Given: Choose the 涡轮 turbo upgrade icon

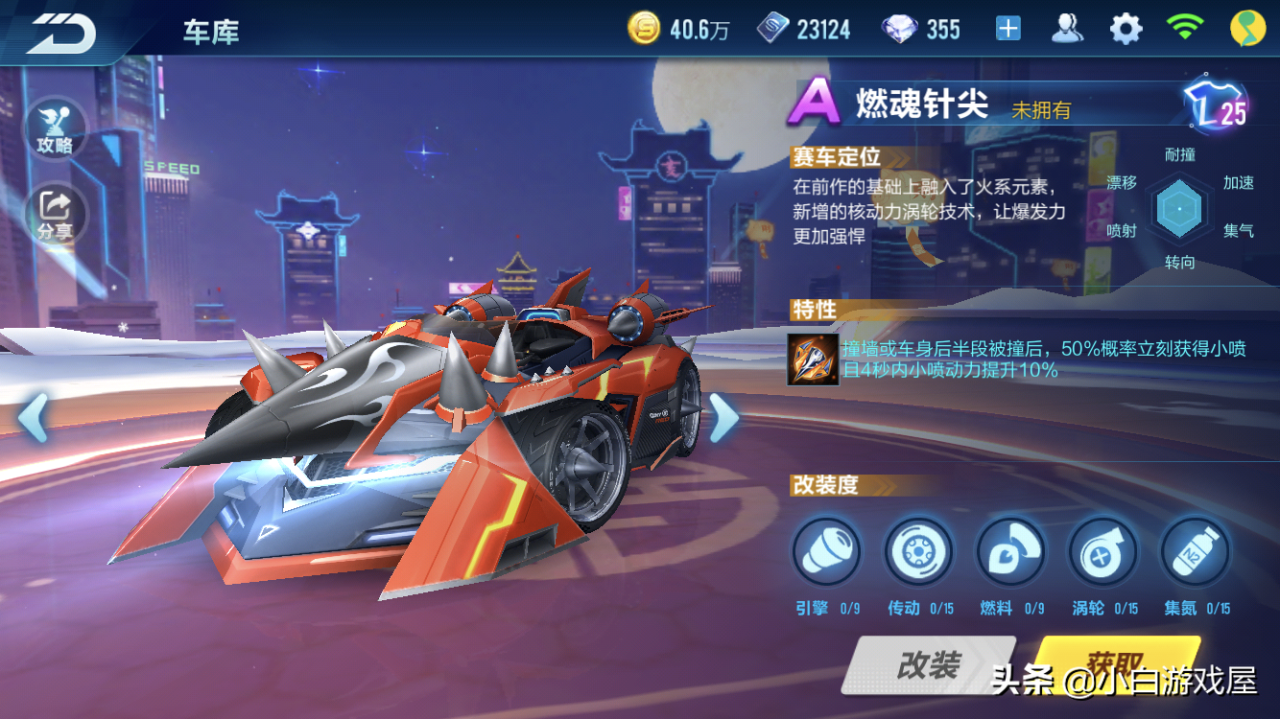Looking at the screenshot, I should (x=1102, y=552).
